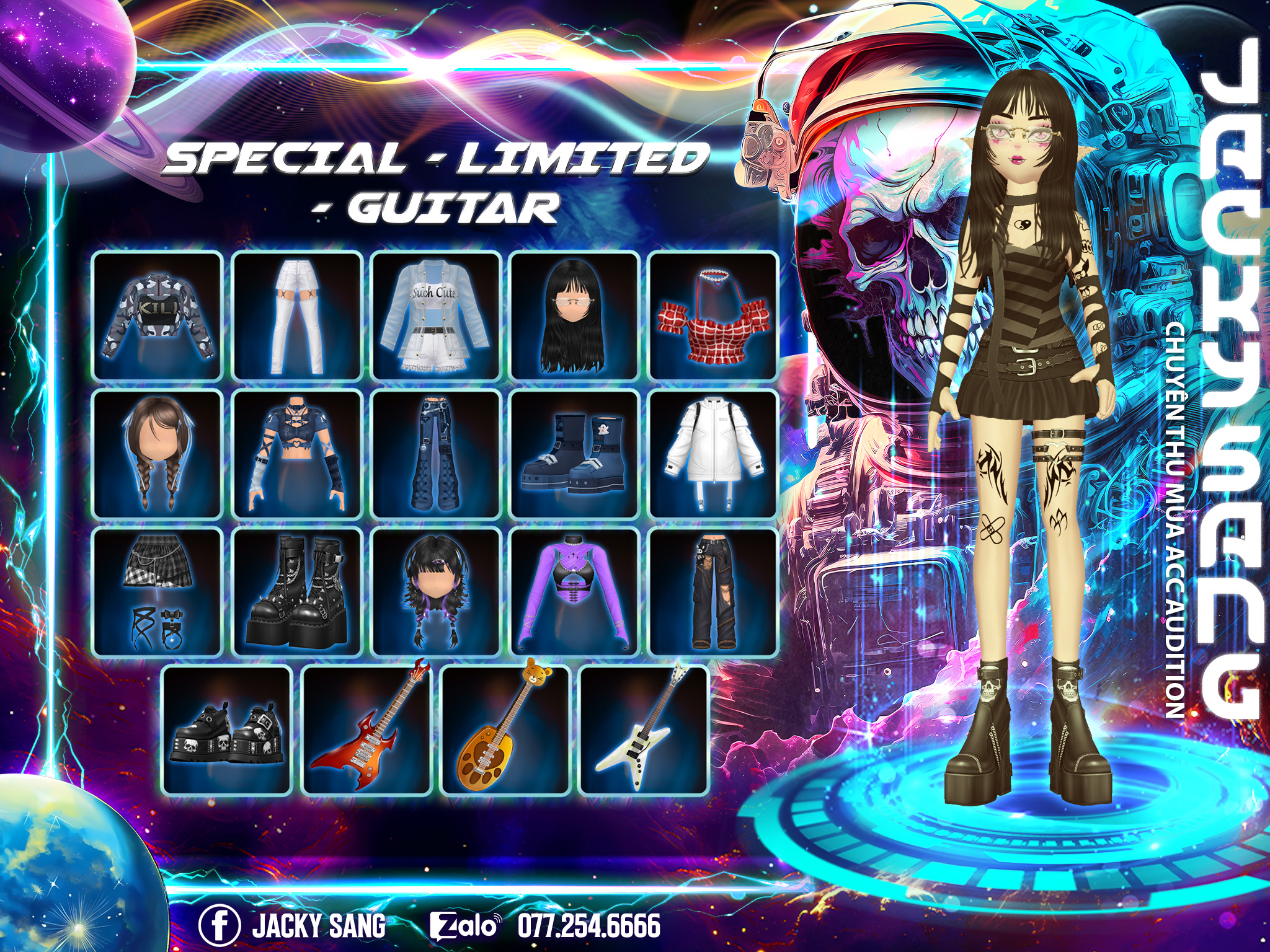
Task: Select the purple long-sleeve top
Action: click(x=575, y=592)
